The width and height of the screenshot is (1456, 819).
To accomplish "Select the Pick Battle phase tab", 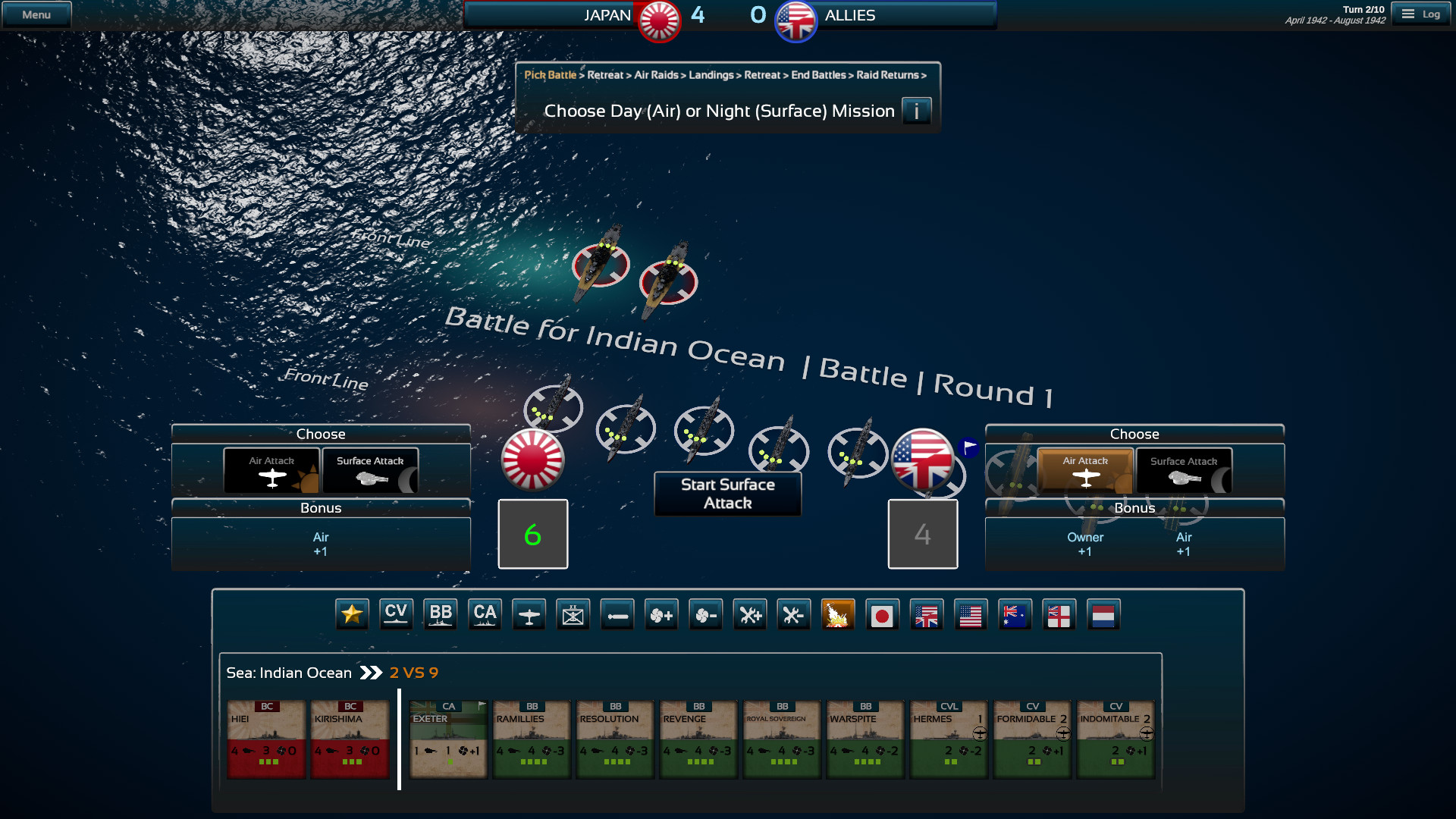I will 549,75.
